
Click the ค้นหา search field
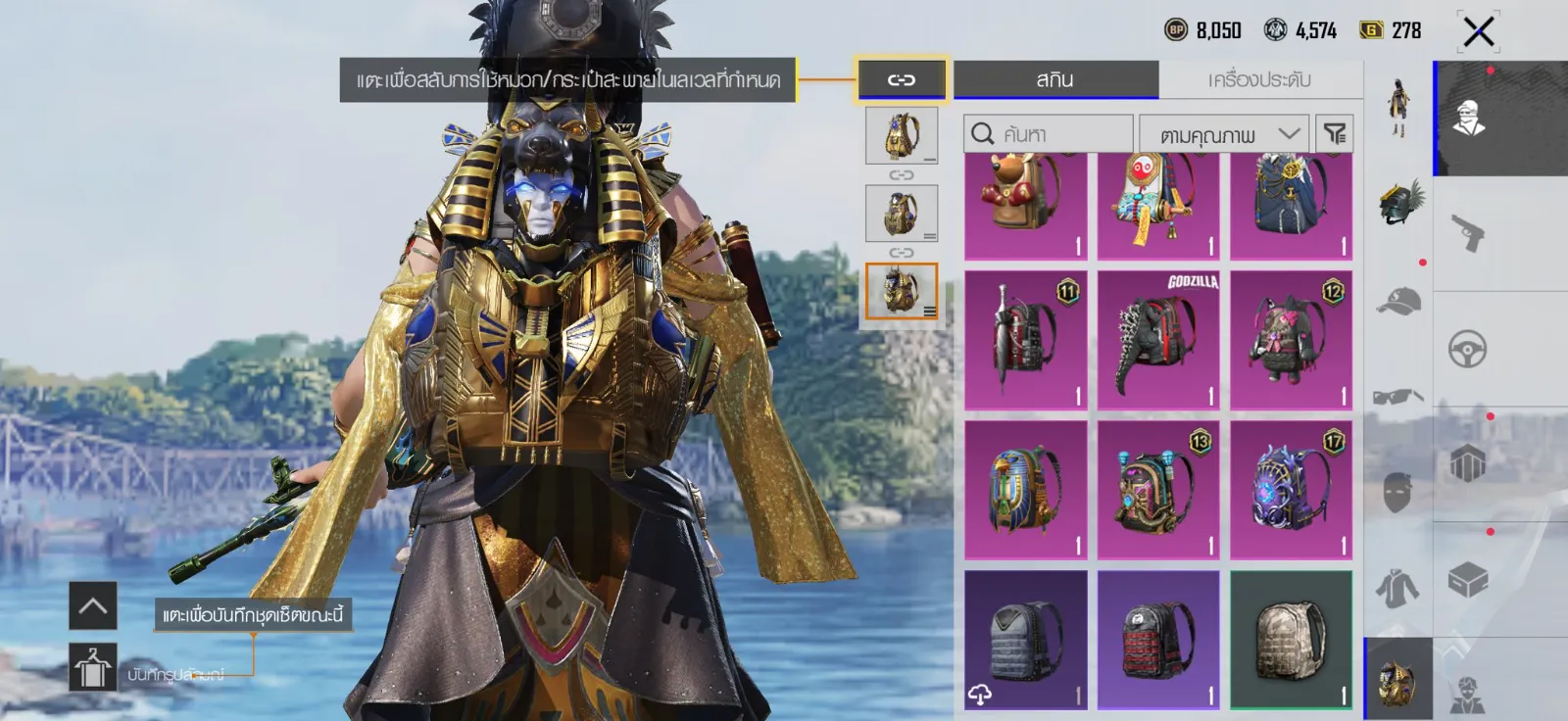(x=1049, y=134)
